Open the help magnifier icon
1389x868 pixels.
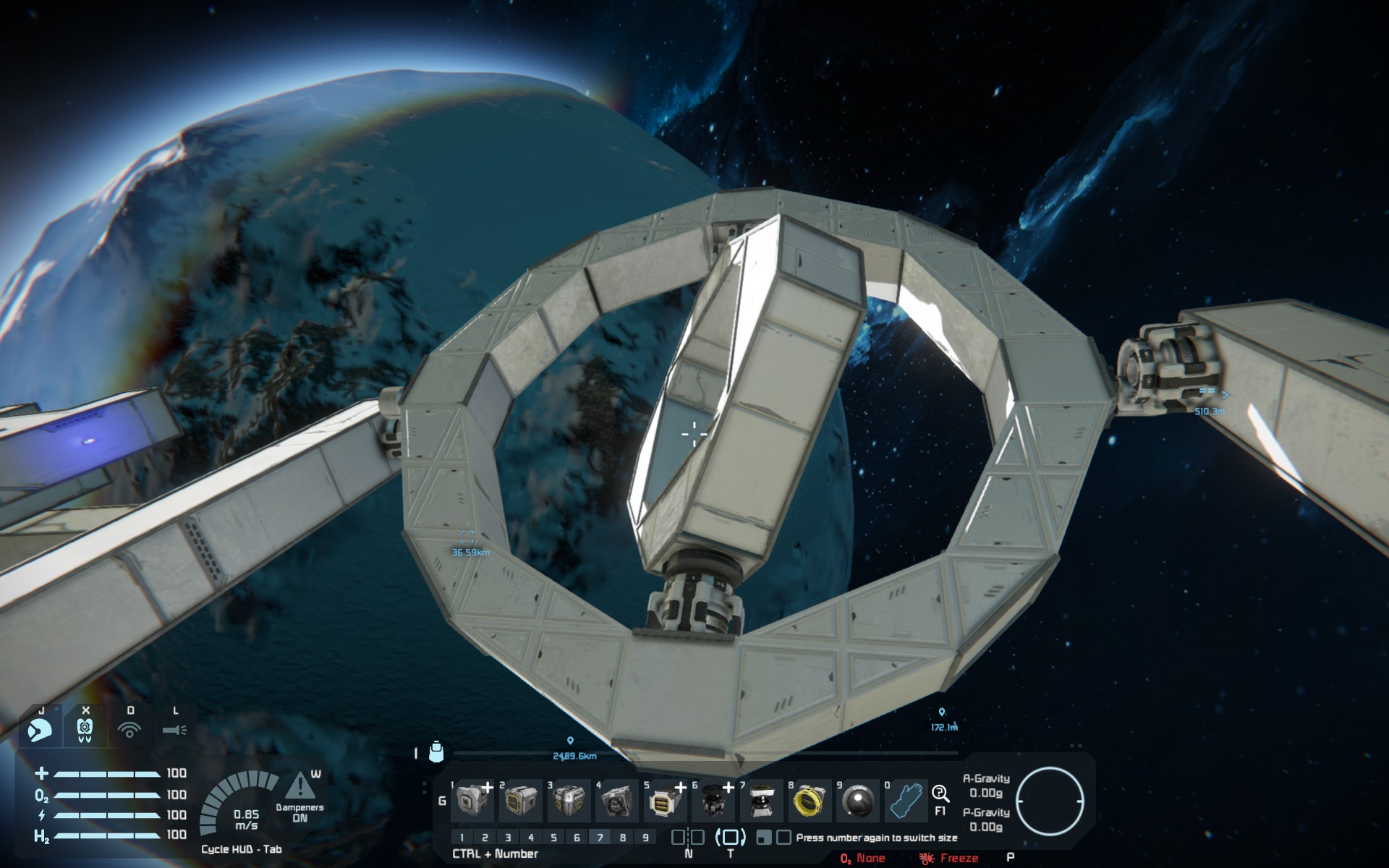(x=940, y=794)
